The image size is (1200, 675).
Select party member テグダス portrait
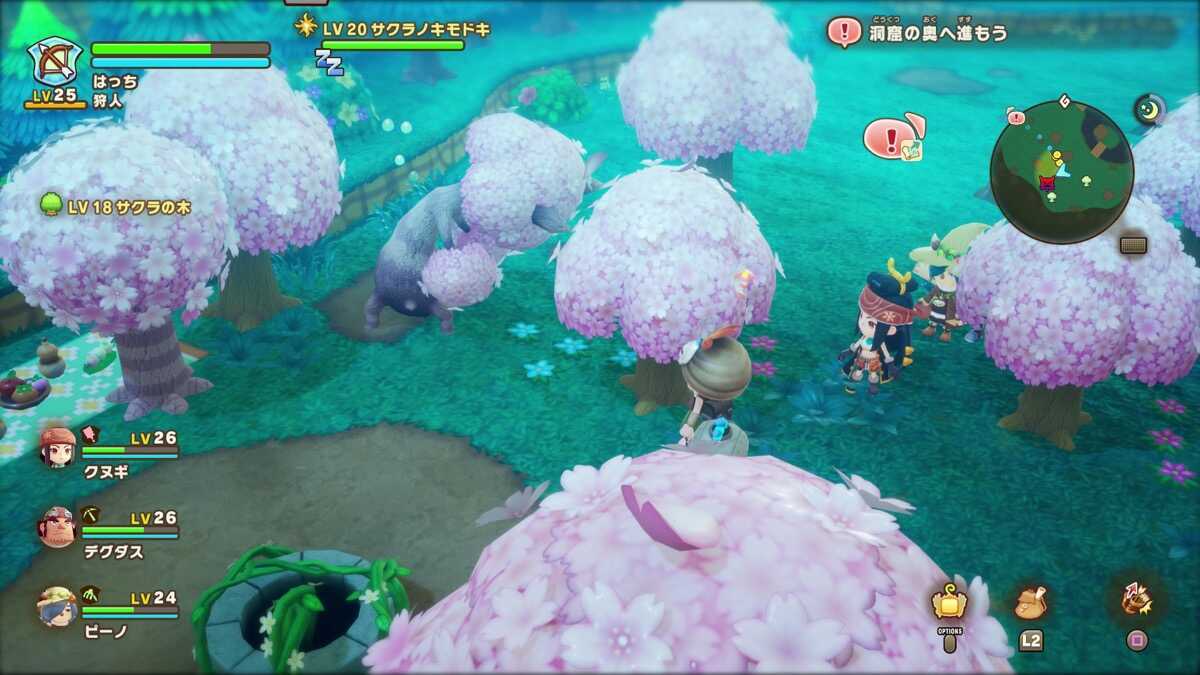(x=58, y=527)
